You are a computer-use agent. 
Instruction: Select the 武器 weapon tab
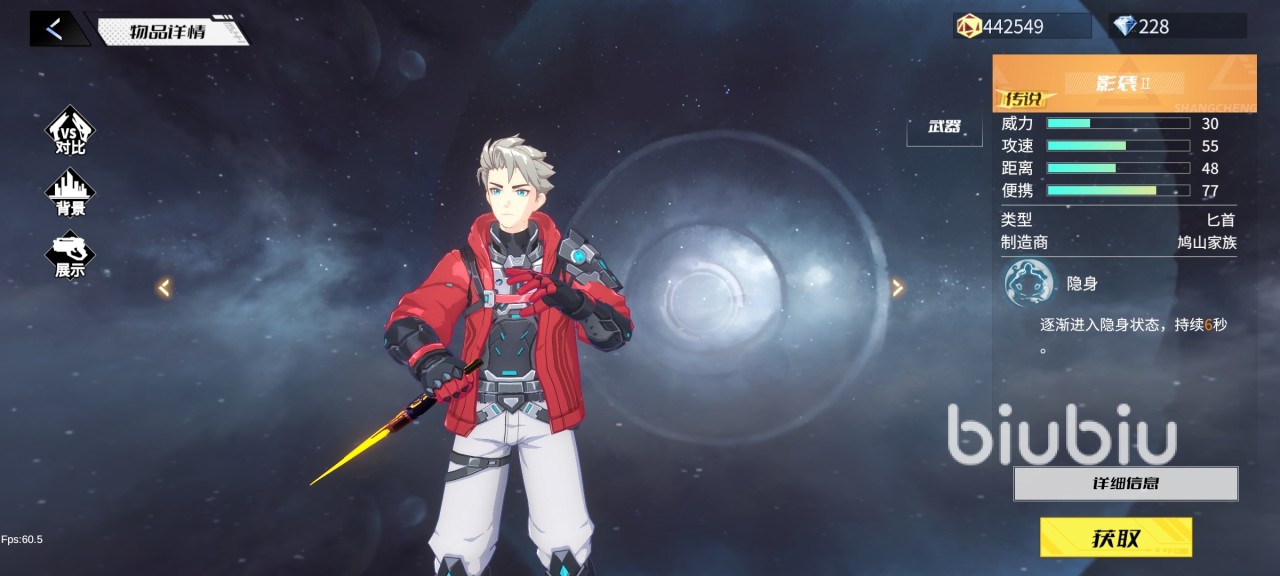(944, 127)
